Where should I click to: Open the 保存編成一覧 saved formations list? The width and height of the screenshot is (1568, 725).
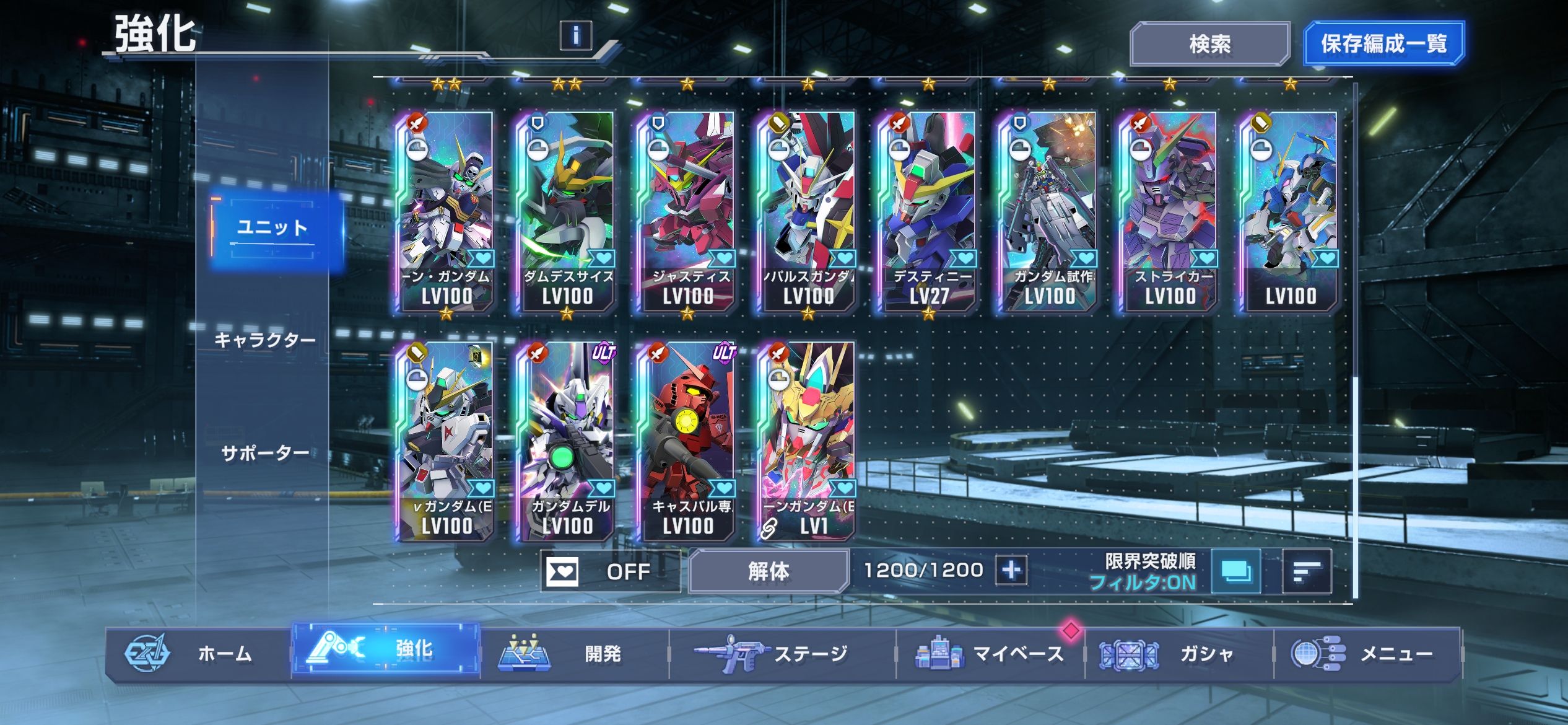[x=1383, y=44]
